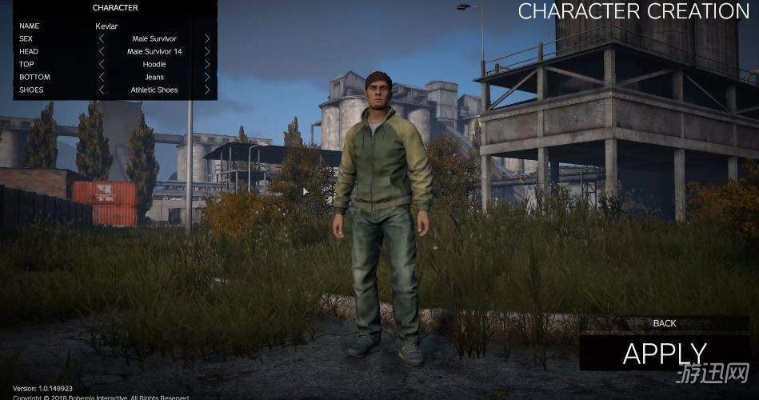Switch to the next HEAD option
The image size is (759, 400).
click(x=207, y=51)
